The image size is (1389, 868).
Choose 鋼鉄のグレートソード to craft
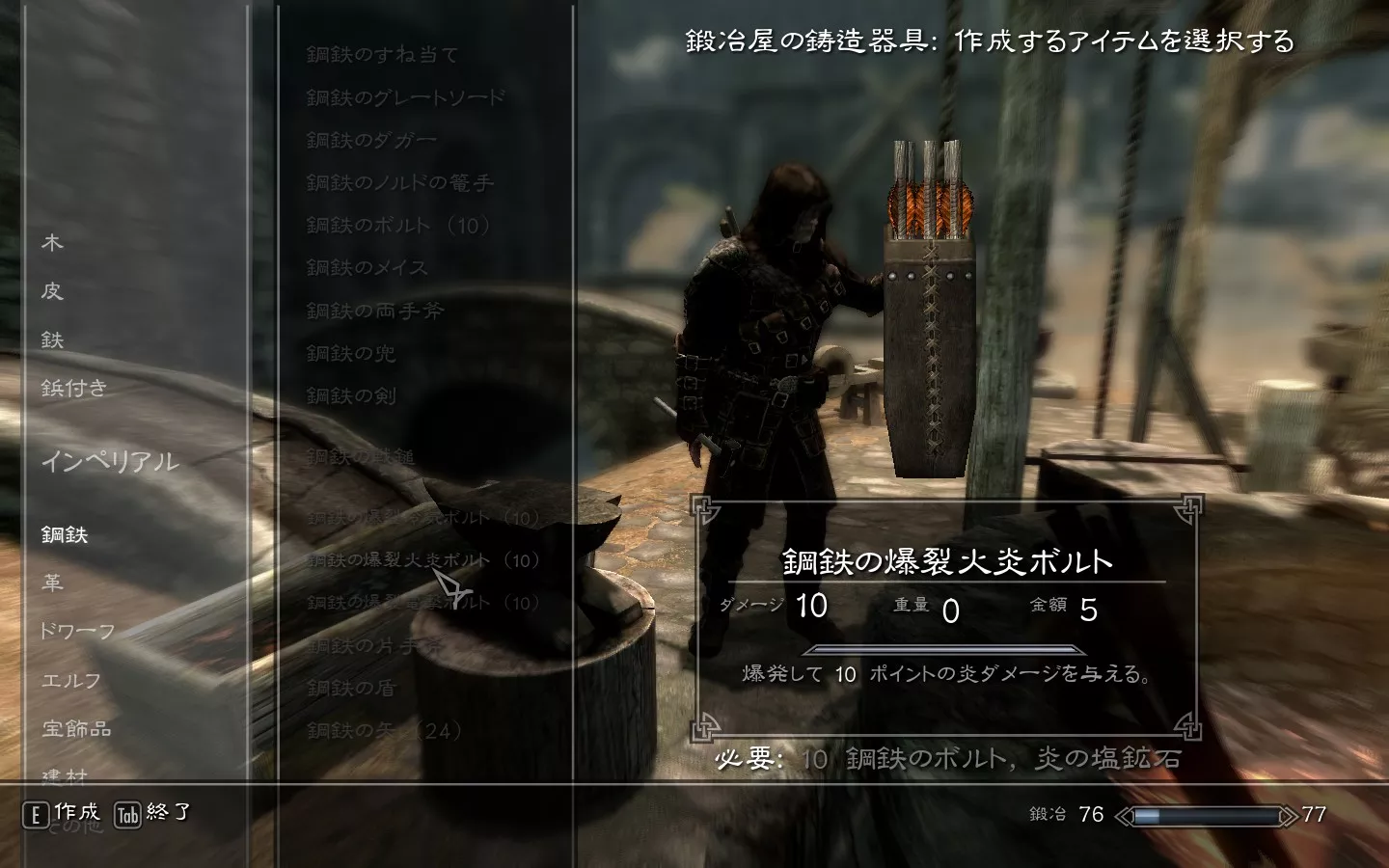tap(405, 97)
